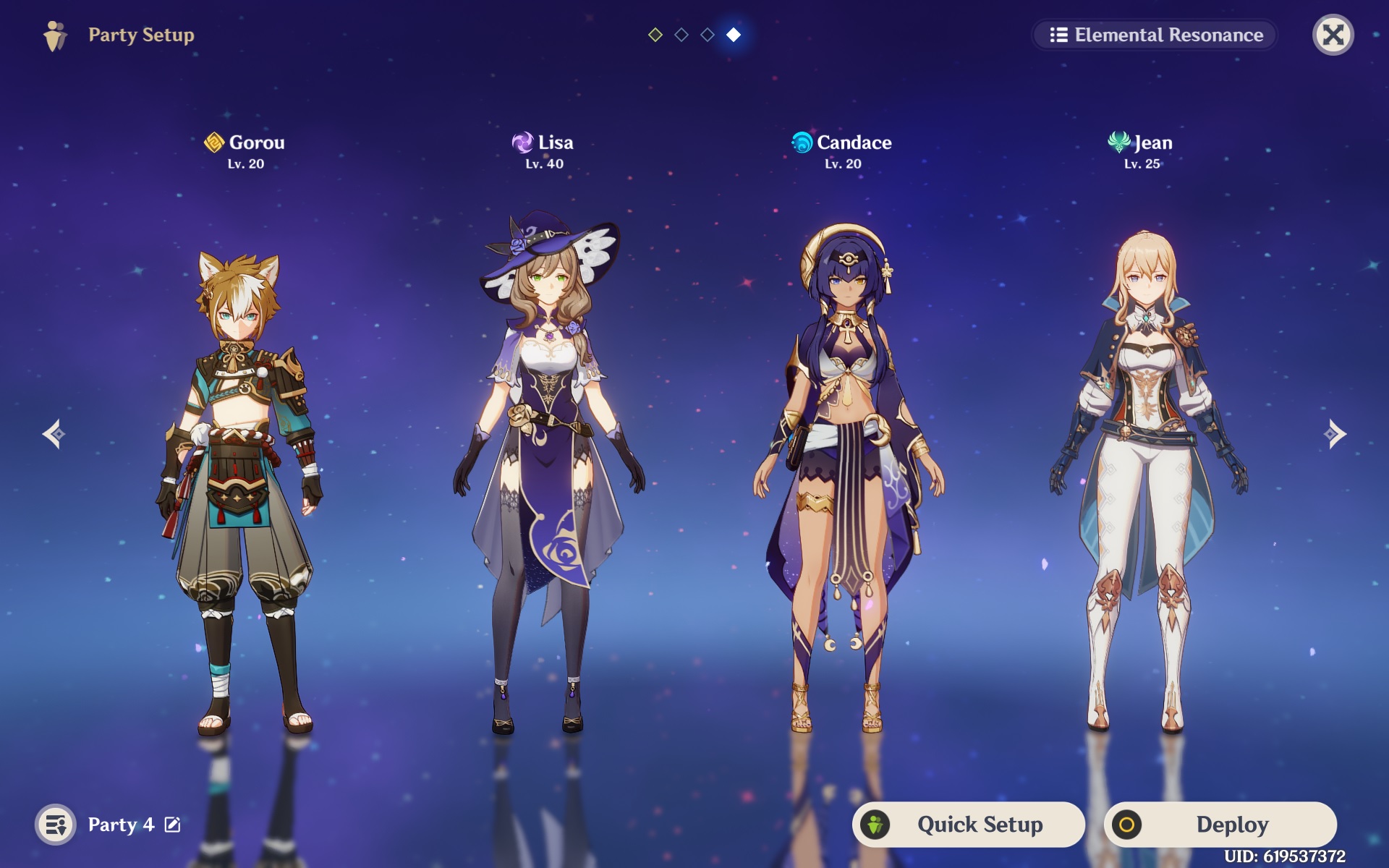
Task: Click the Geo element icon above Gorou
Action: (213, 142)
